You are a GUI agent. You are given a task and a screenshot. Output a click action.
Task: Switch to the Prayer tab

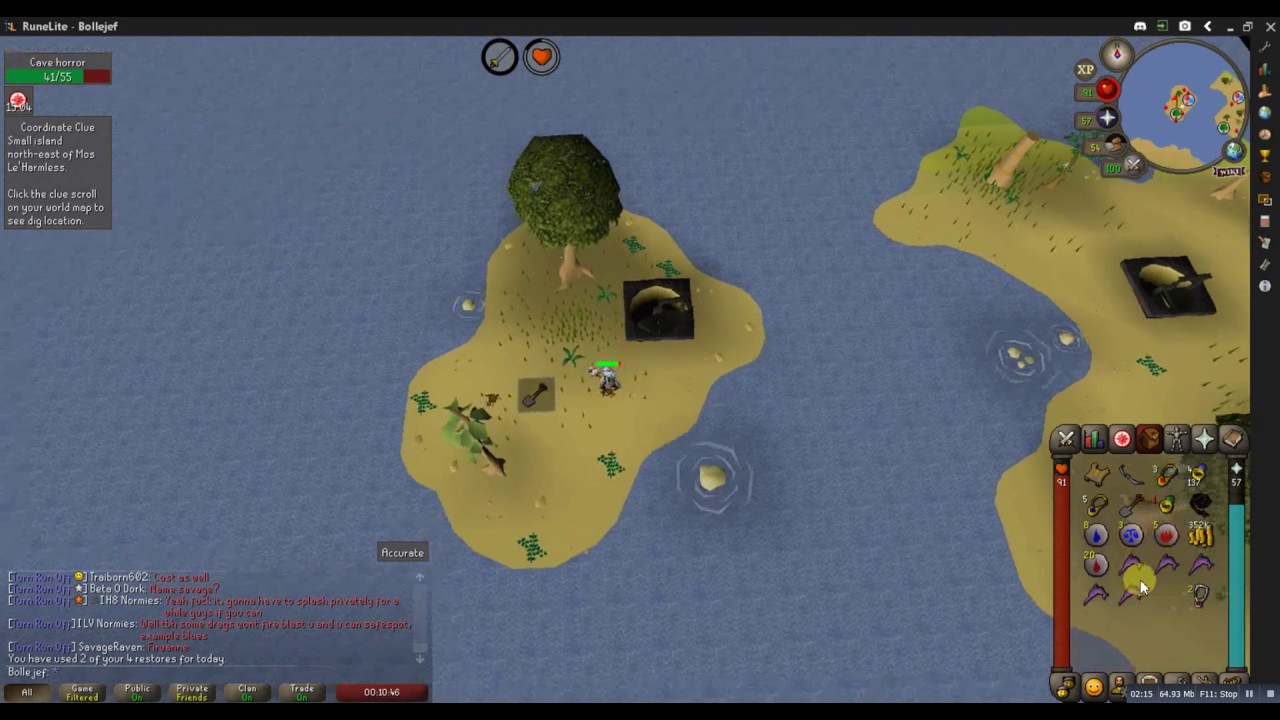[x=1204, y=439]
